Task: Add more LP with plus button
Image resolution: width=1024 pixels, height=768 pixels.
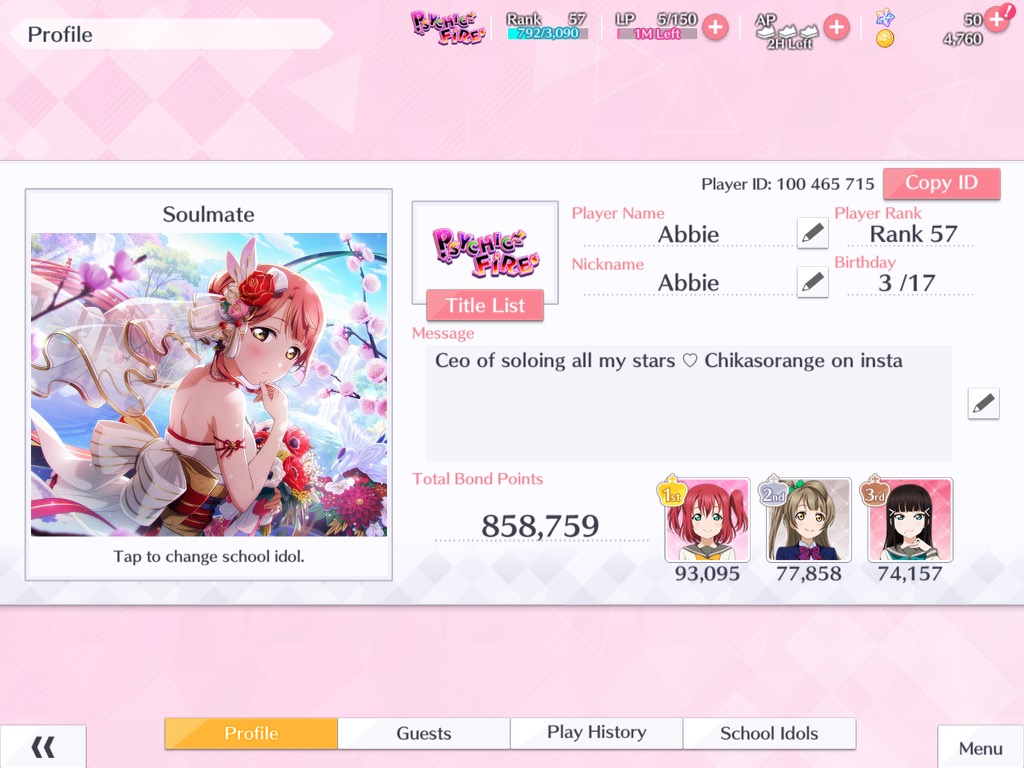Action: (714, 27)
